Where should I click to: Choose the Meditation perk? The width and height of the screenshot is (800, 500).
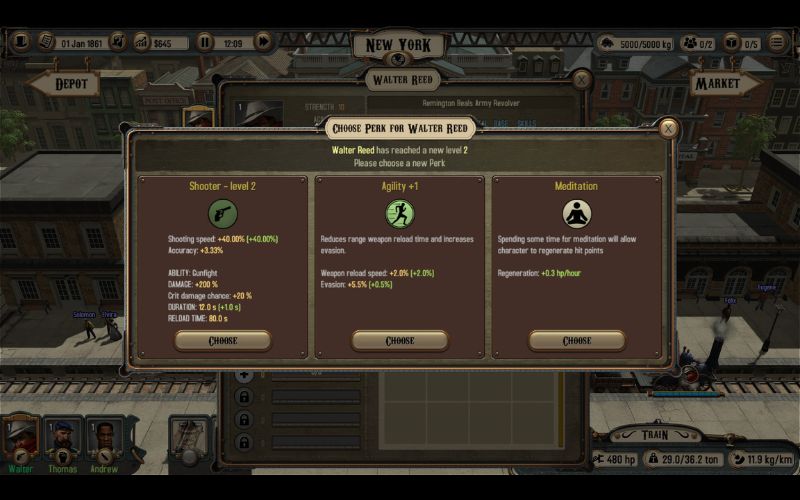coord(576,341)
